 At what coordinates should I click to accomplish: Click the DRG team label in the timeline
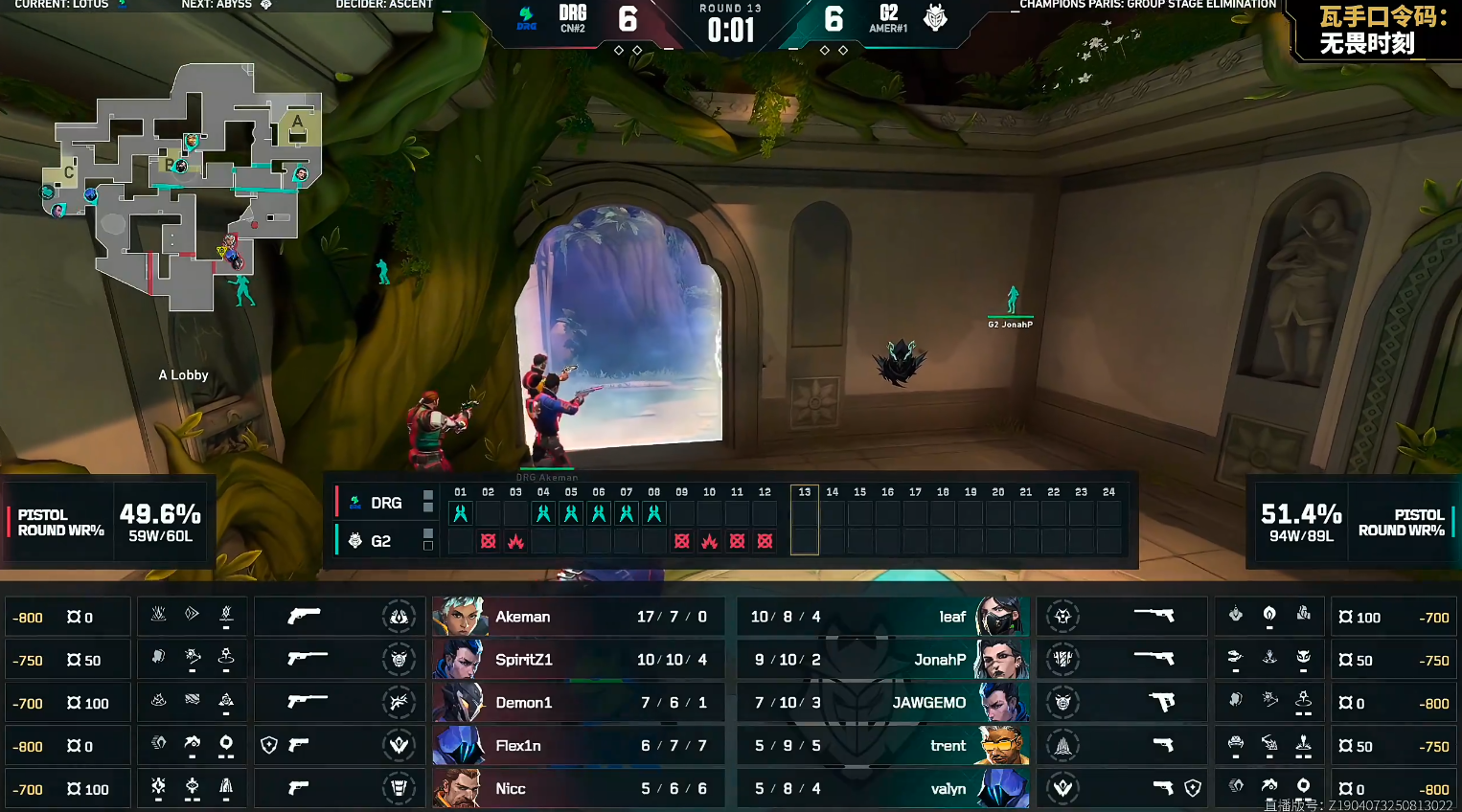point(385,503)
